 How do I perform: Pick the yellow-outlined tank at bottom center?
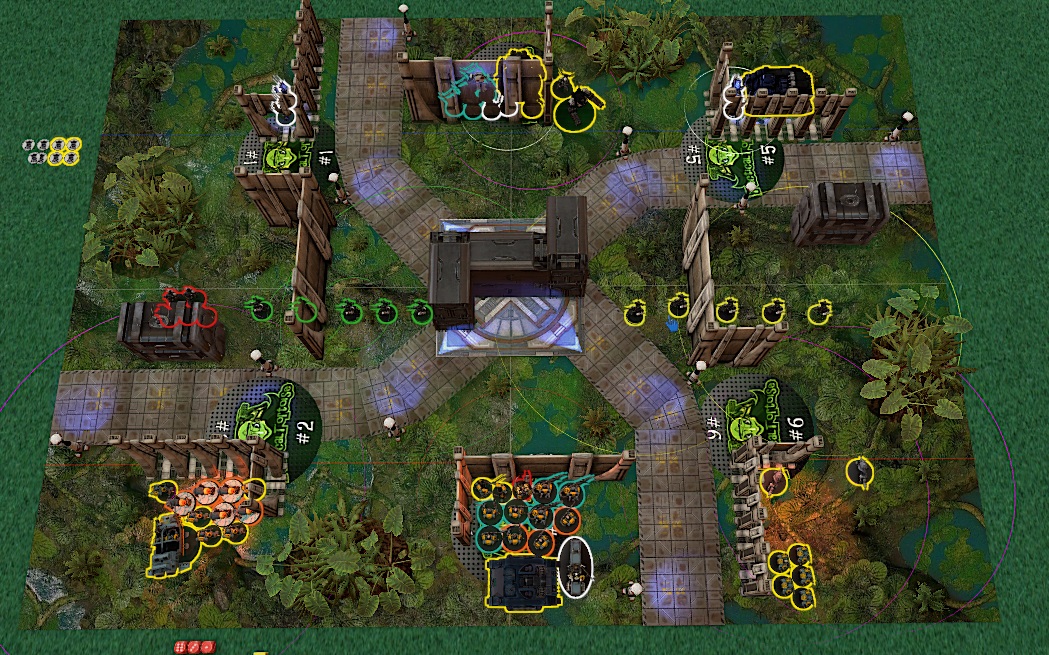coord(521,582)
